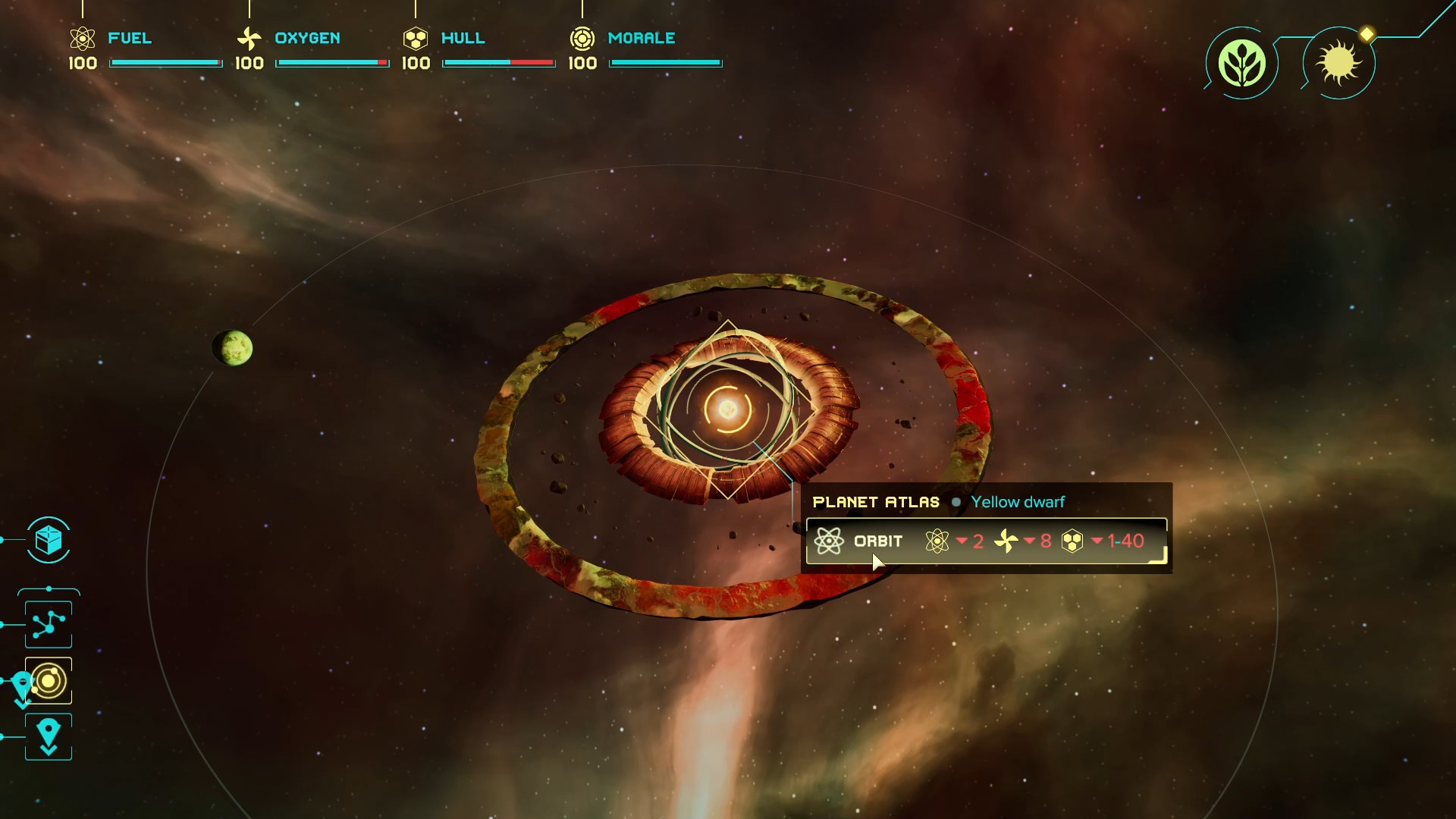Viewport: 1456px width, 819px height.
Task: Open the cargo cube icon
Action: pos(49,541)
